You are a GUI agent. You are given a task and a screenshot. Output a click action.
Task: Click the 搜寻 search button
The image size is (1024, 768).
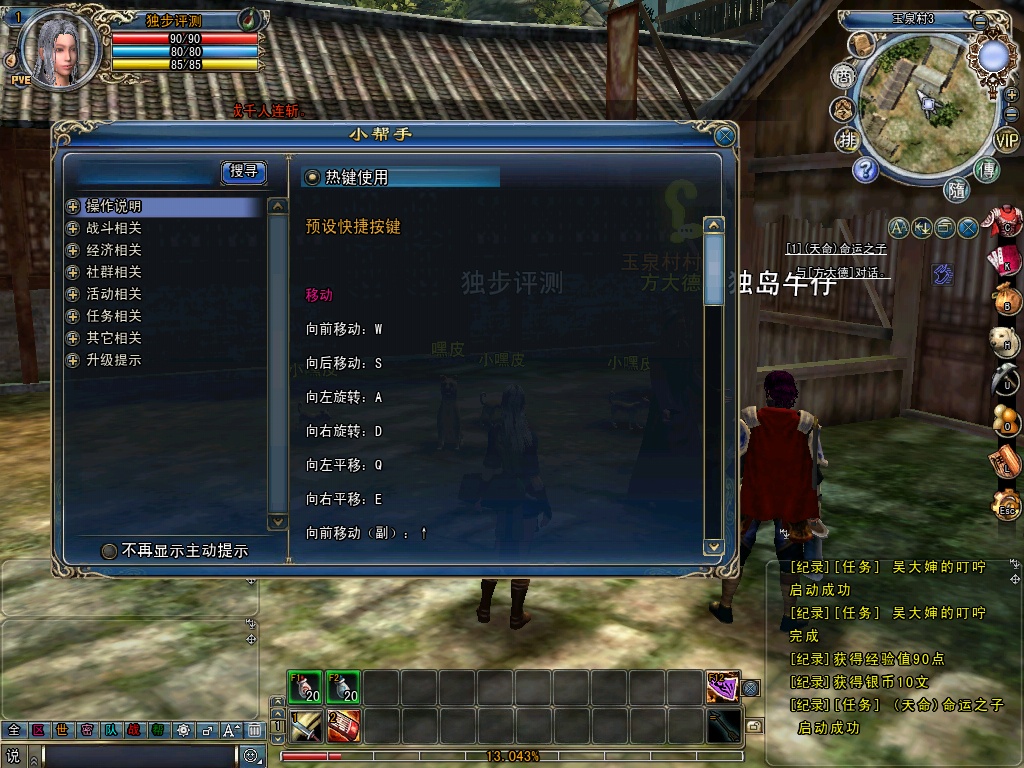[x=243, y=172]
